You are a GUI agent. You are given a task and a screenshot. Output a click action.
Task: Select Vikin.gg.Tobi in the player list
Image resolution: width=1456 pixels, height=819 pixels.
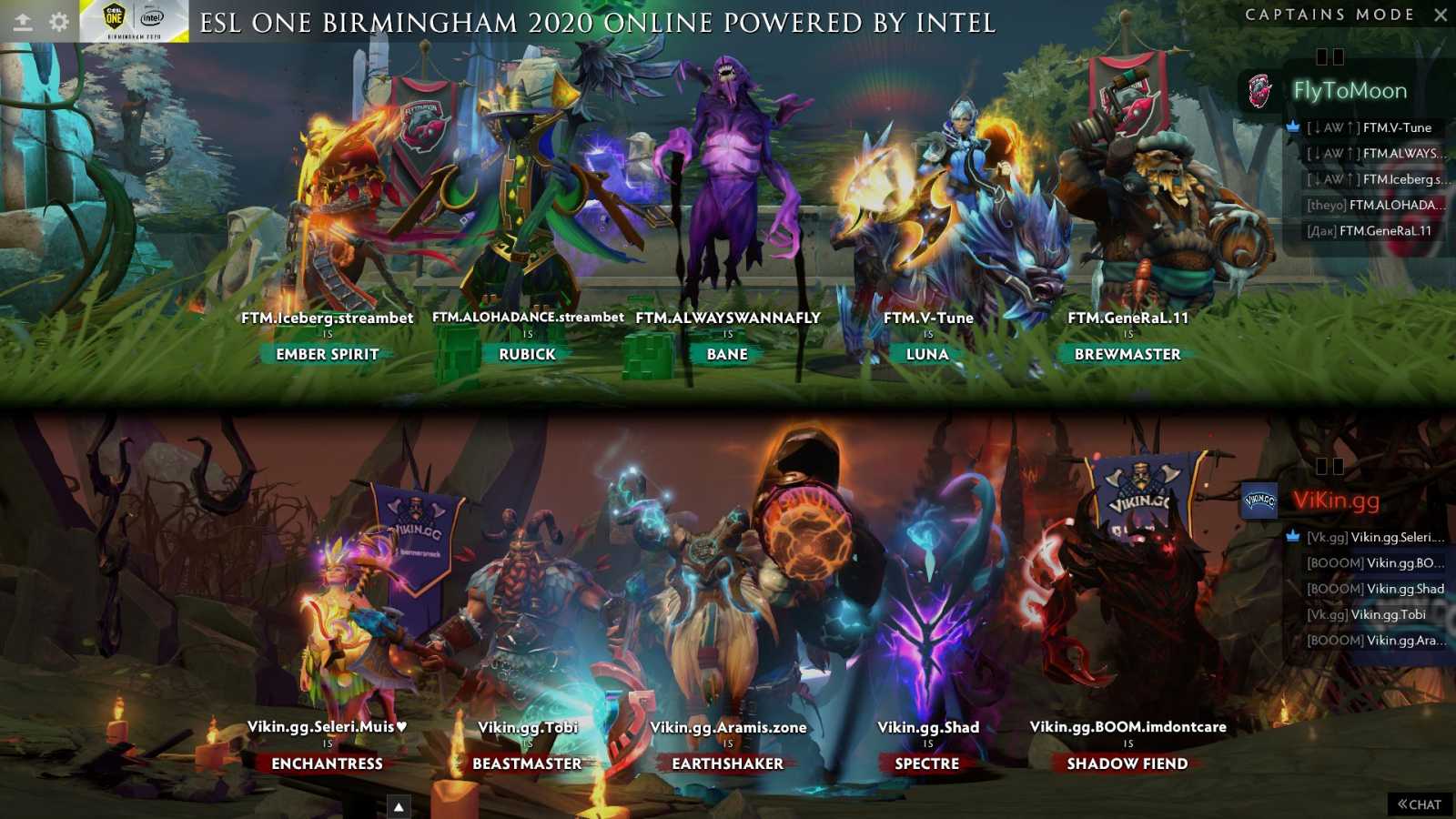1365,614
